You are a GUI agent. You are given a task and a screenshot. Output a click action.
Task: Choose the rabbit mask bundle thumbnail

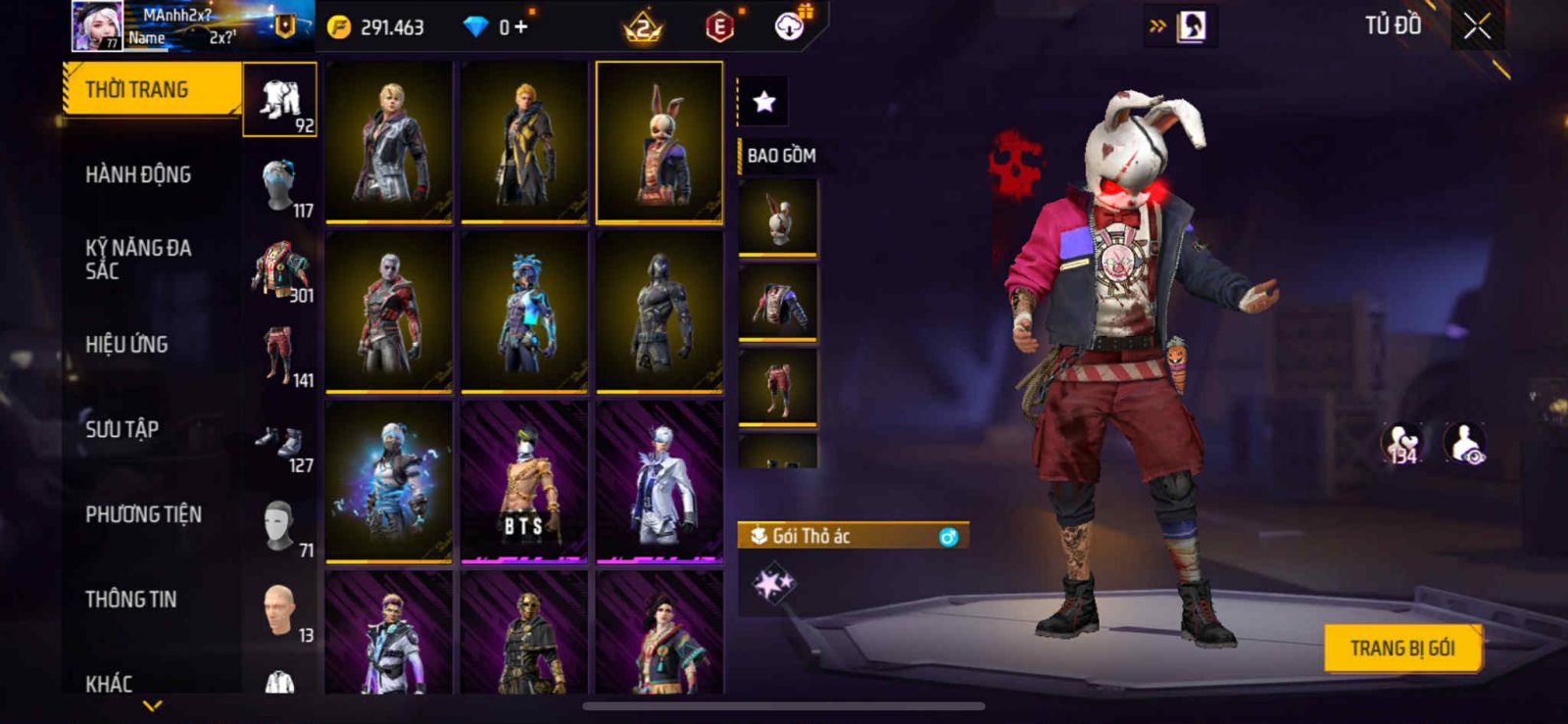click(x=660, y=142)
